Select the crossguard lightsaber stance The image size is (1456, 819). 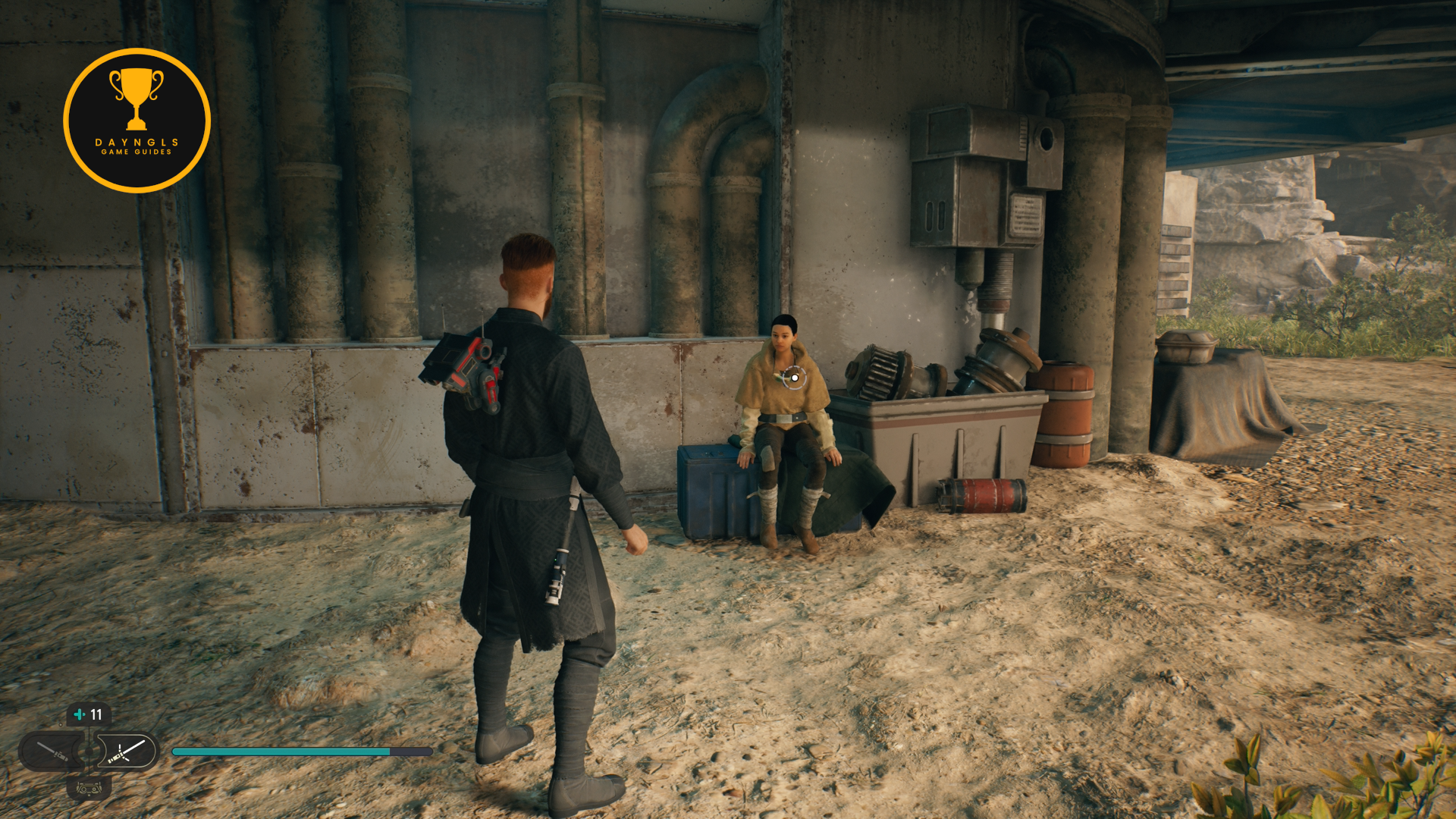click(x=126, y=752)
